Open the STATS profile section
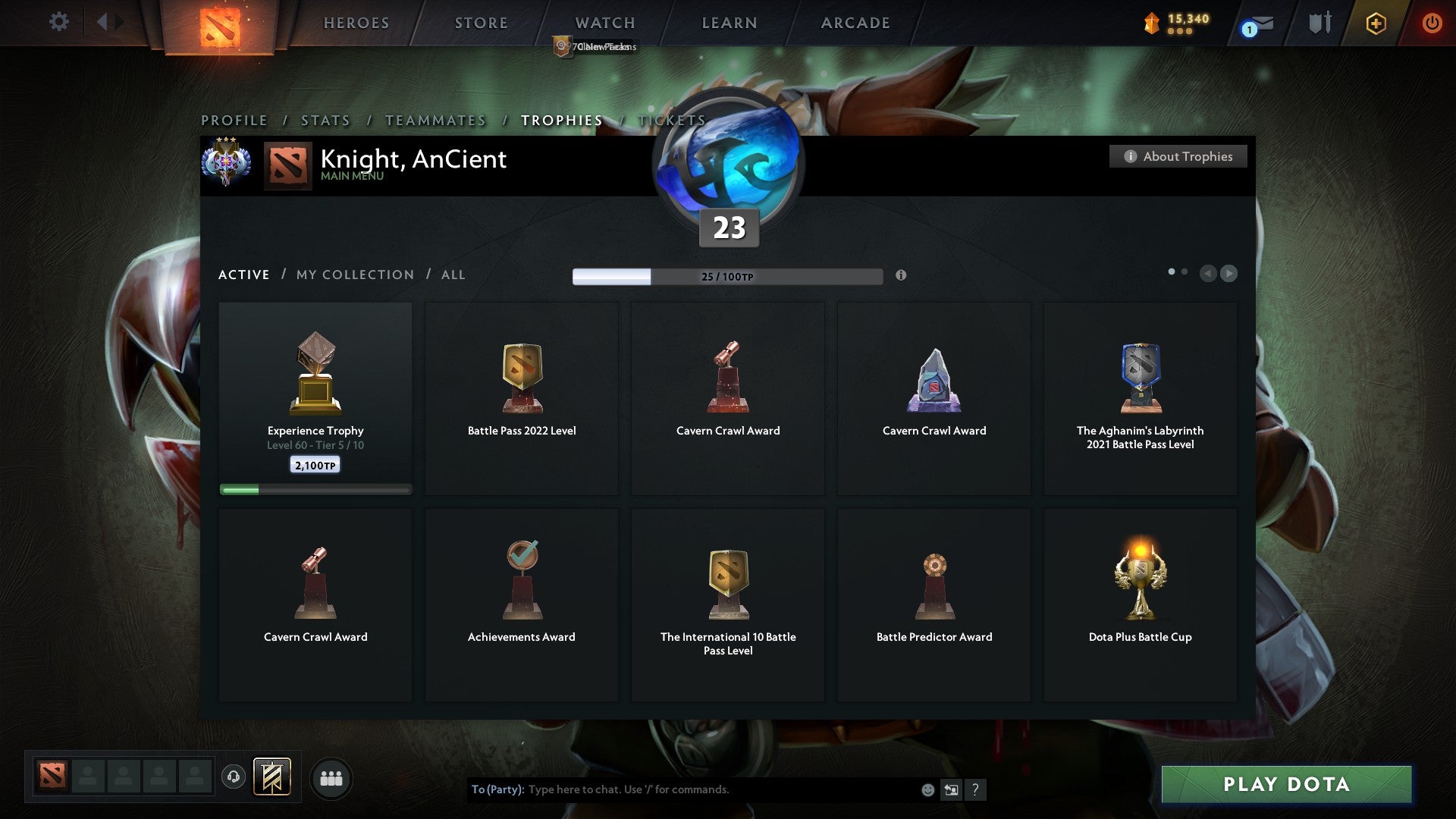 point(325,120)
